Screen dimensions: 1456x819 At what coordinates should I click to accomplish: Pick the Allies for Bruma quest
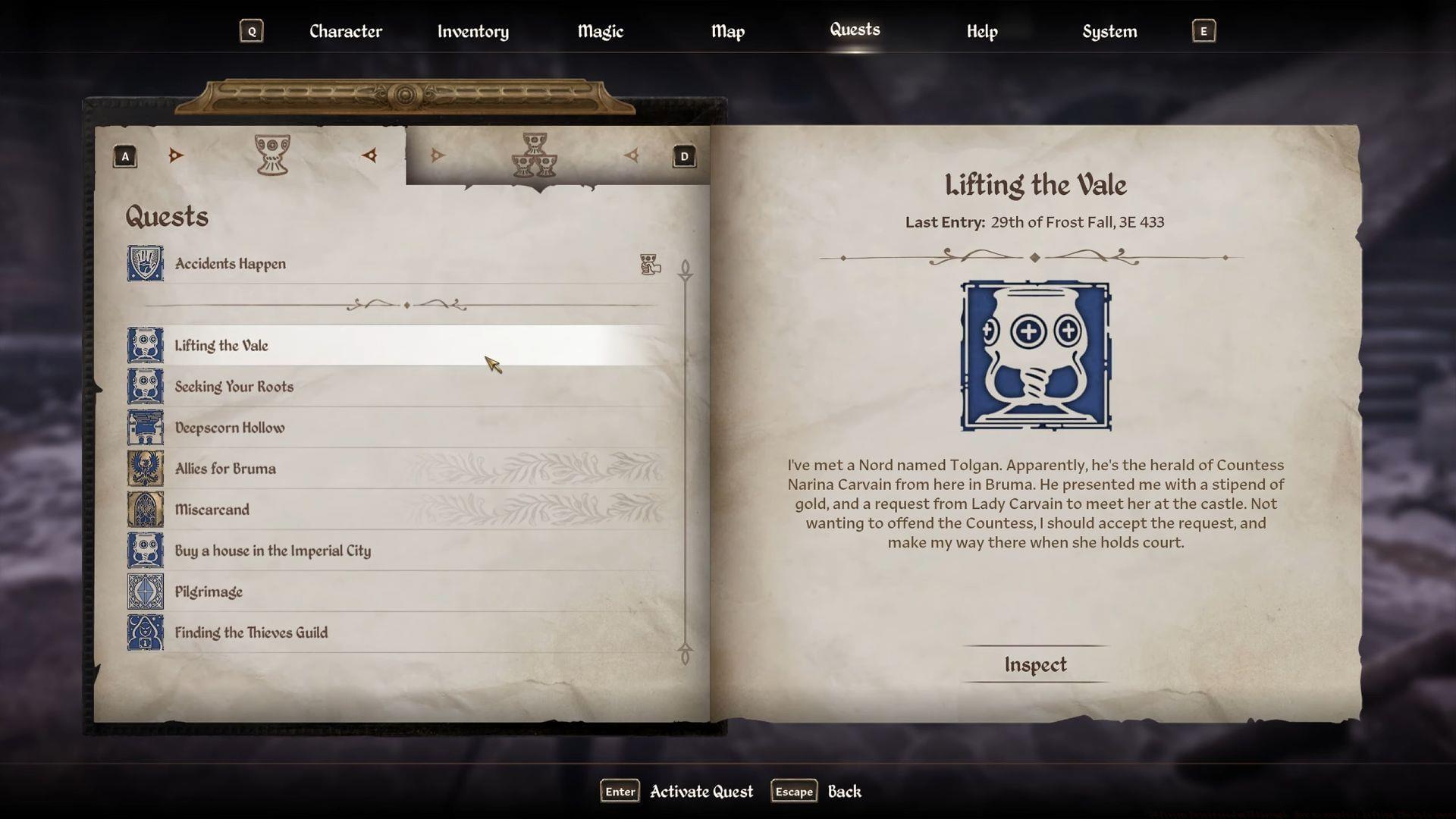click(x=225, y=469)
